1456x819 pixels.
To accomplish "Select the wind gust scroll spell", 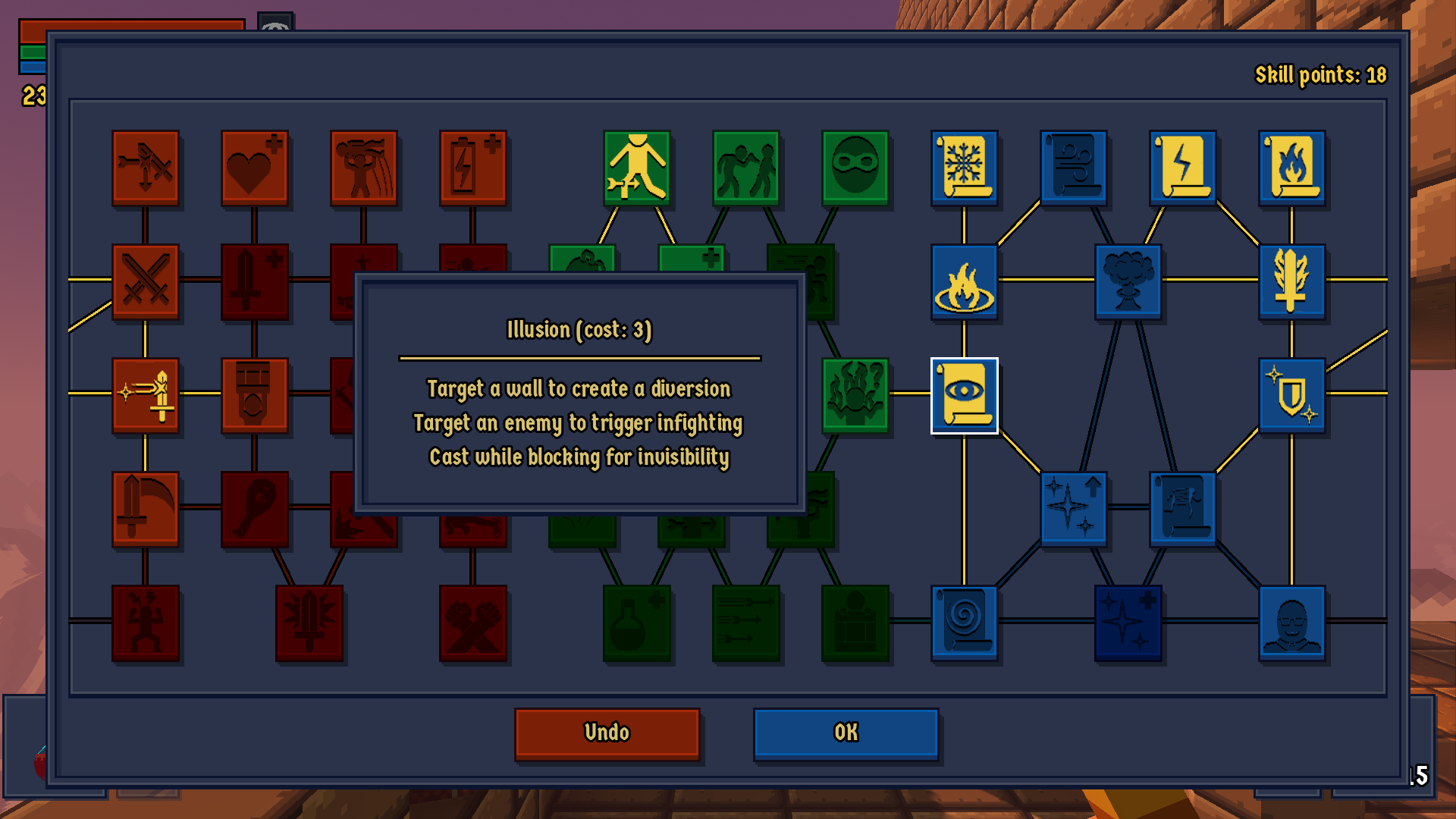I will [x=1073, y=167].
